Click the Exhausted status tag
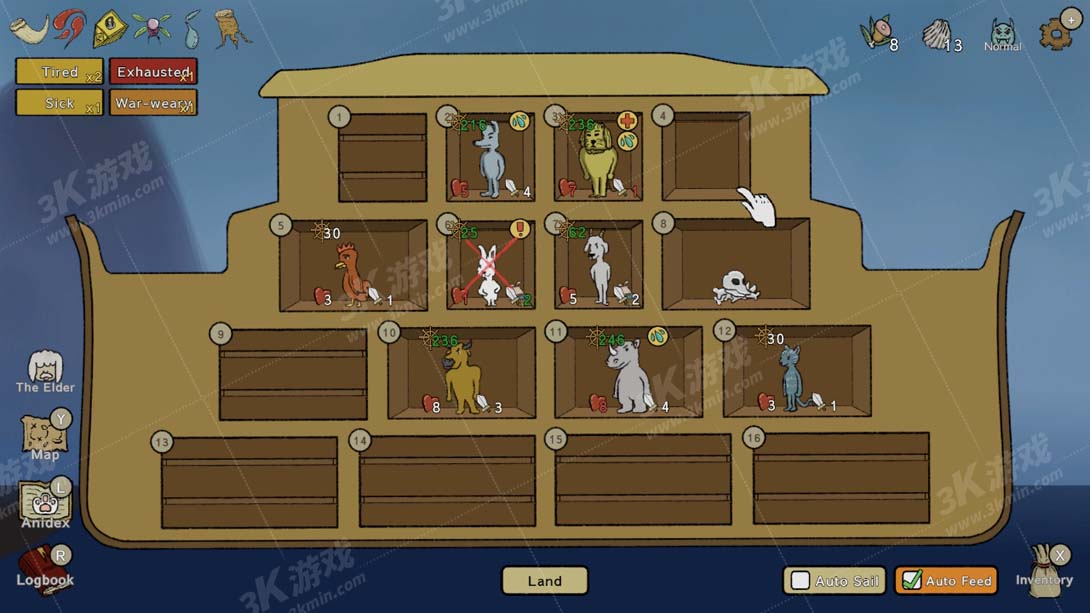The height and width of the screenshot is (613, 1090). click(x=153, y=72)
